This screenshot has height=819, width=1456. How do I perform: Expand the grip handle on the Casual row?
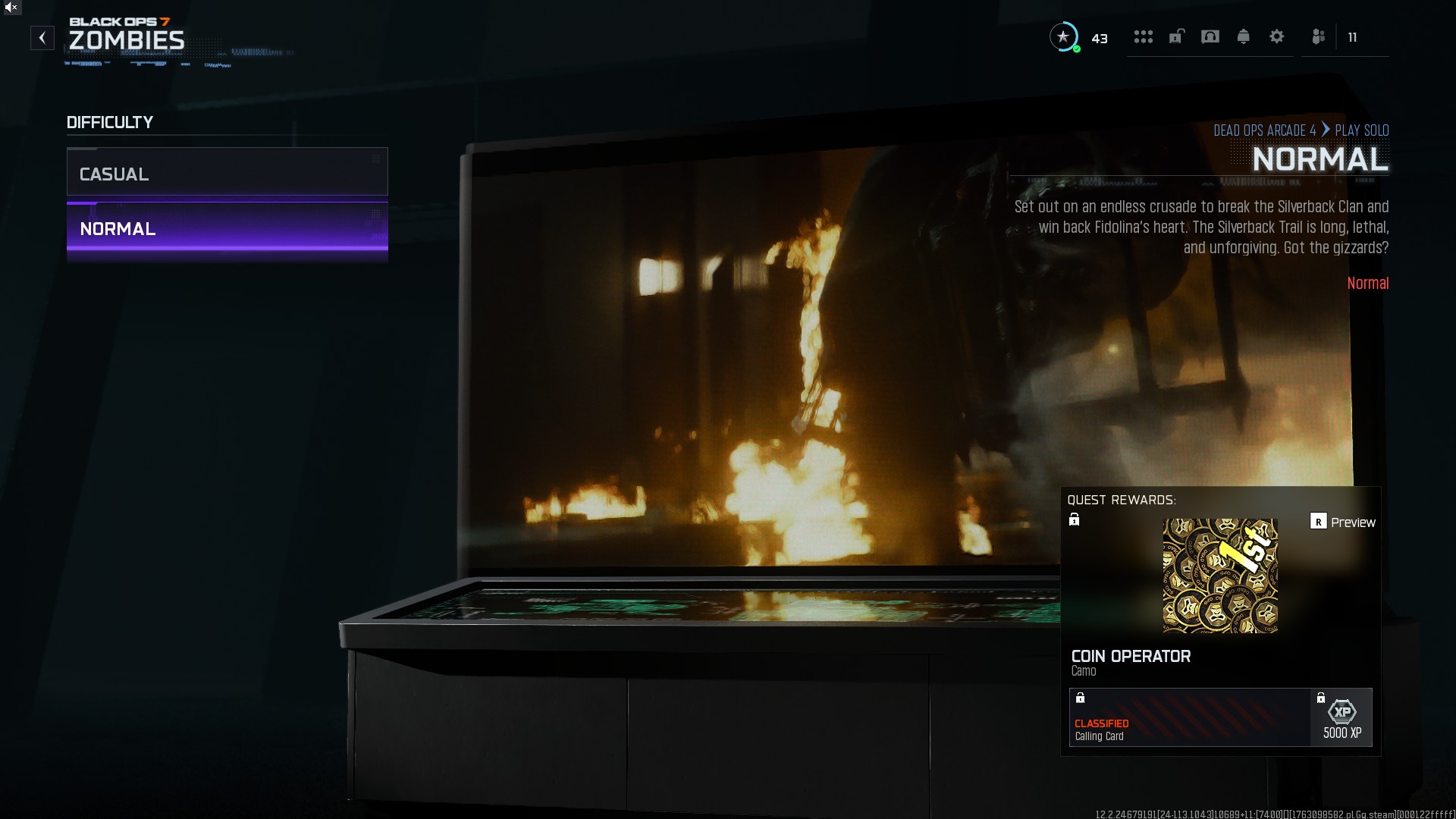[x=376, y=159]
